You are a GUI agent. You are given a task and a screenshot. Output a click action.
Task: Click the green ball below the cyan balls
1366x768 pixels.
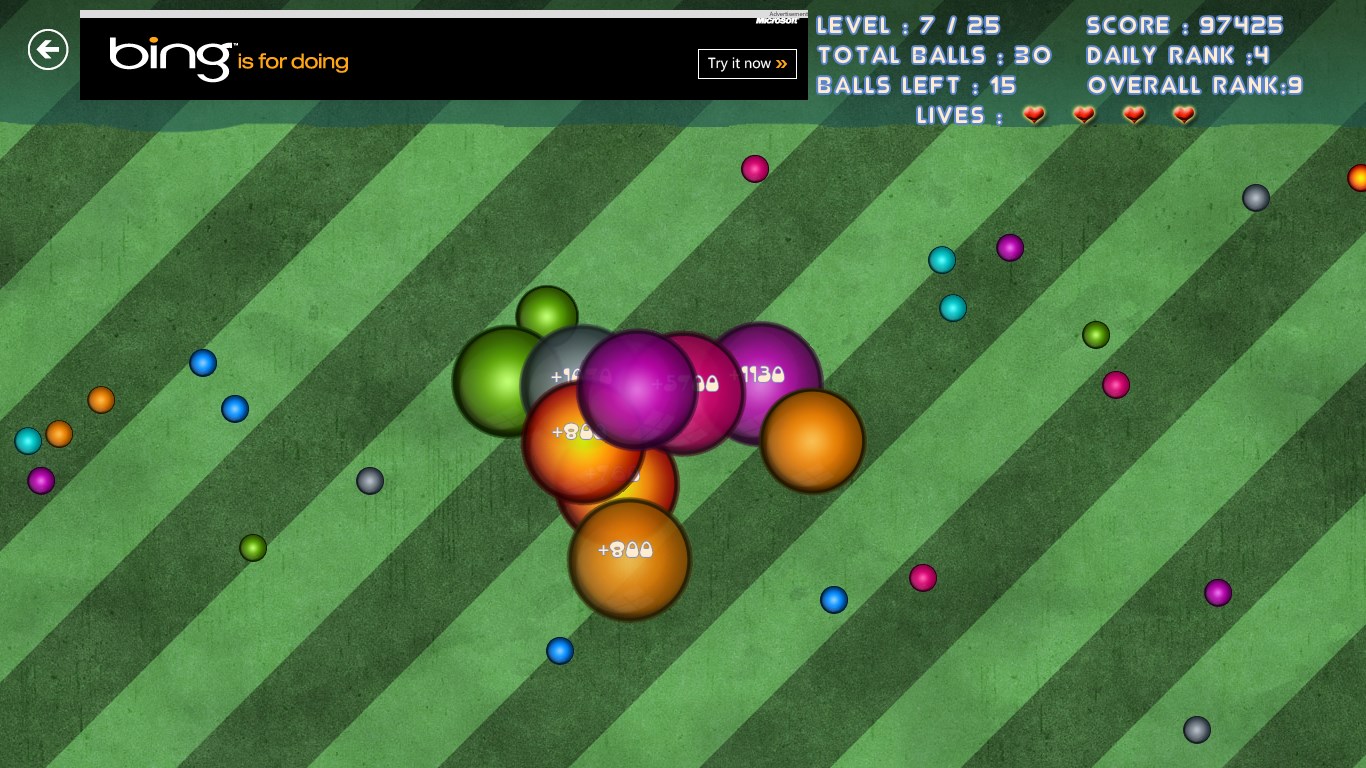click(x=1096, y=335)
